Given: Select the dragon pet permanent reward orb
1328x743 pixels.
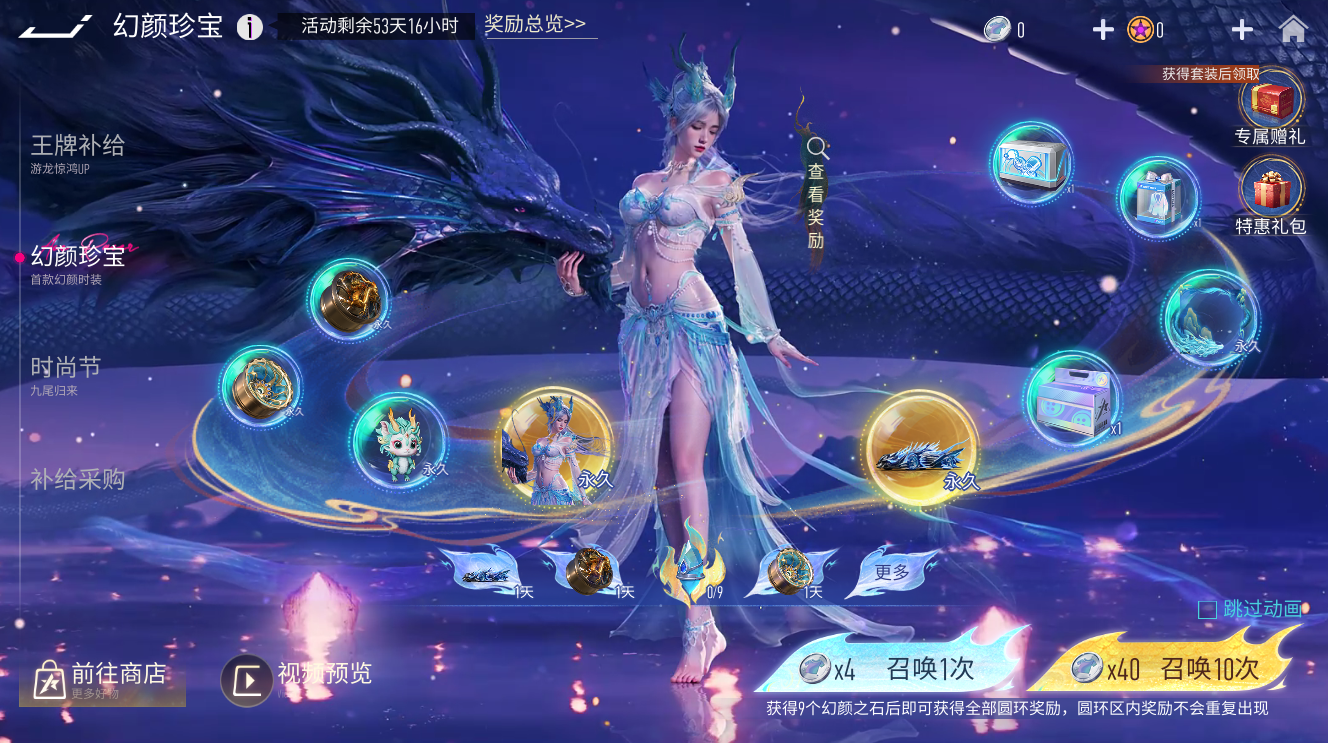Looking at the screenshot, I should [398, 449].
